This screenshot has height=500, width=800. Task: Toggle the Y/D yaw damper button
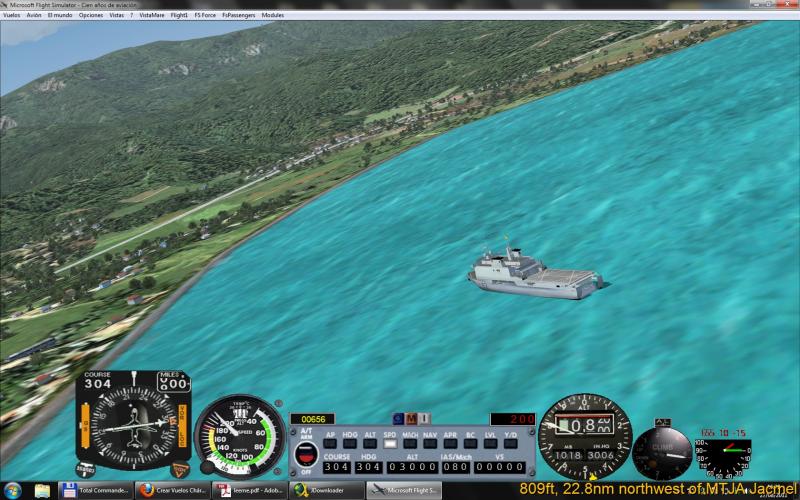(x=510, y=443)
